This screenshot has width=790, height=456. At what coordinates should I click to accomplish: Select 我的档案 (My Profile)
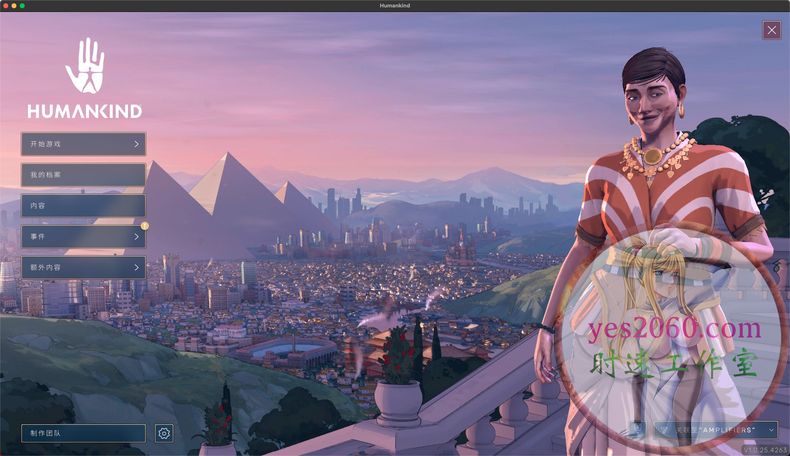(x=83, y=175)
